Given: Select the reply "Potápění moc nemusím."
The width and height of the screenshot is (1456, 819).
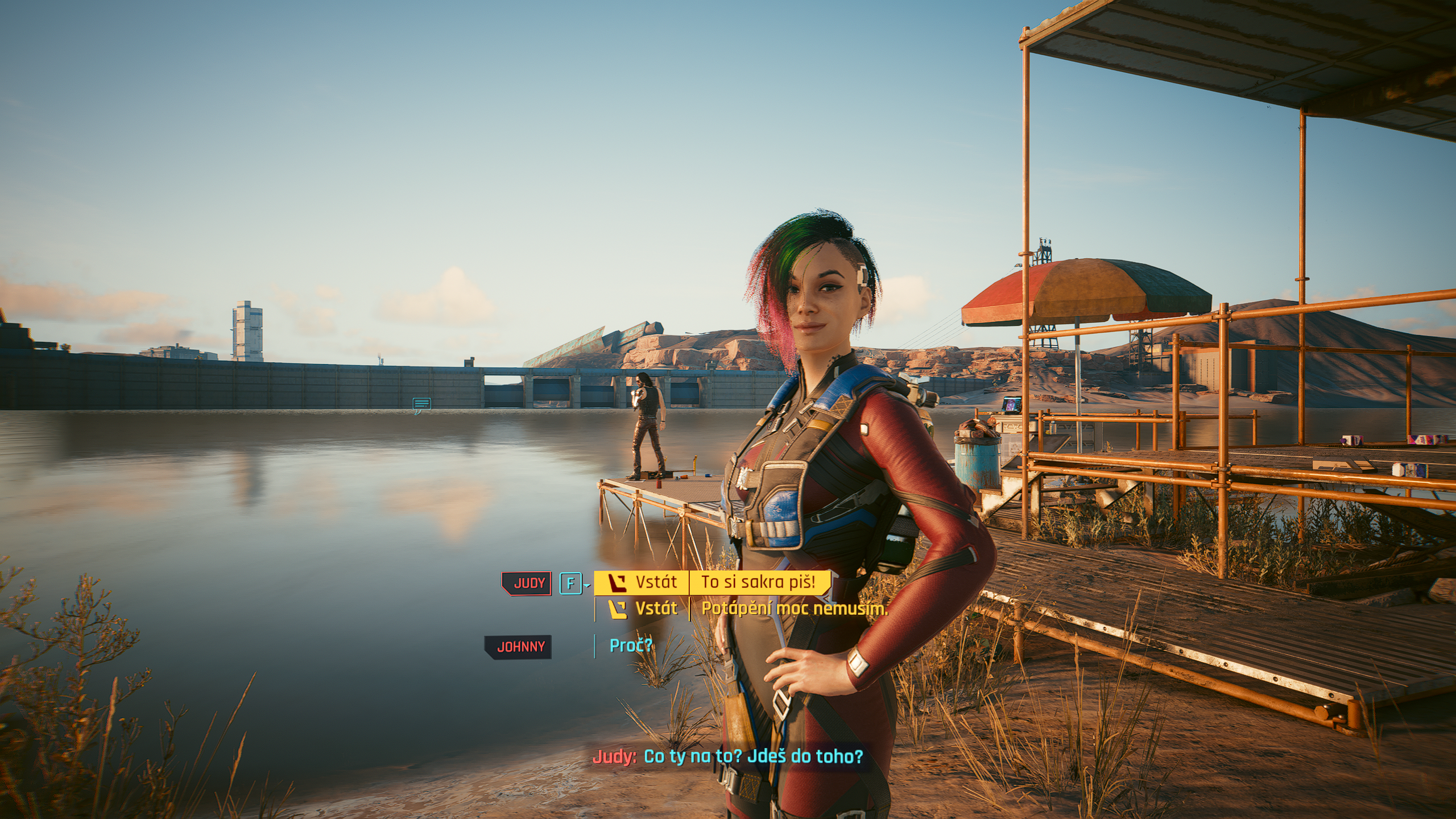Looking at the screenshot, I should [x=793, y=609].
